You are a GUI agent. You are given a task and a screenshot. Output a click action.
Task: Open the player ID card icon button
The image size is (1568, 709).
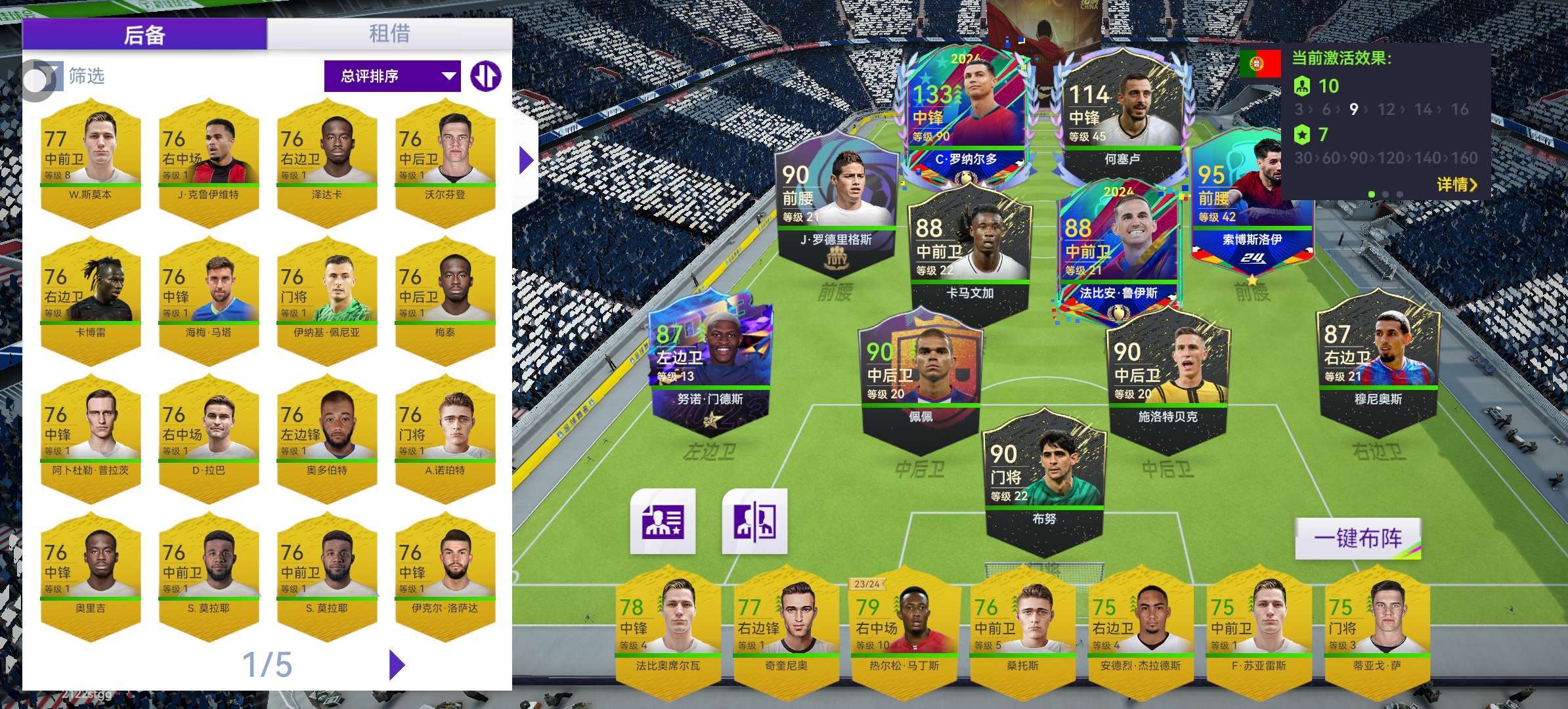point(663,521)
